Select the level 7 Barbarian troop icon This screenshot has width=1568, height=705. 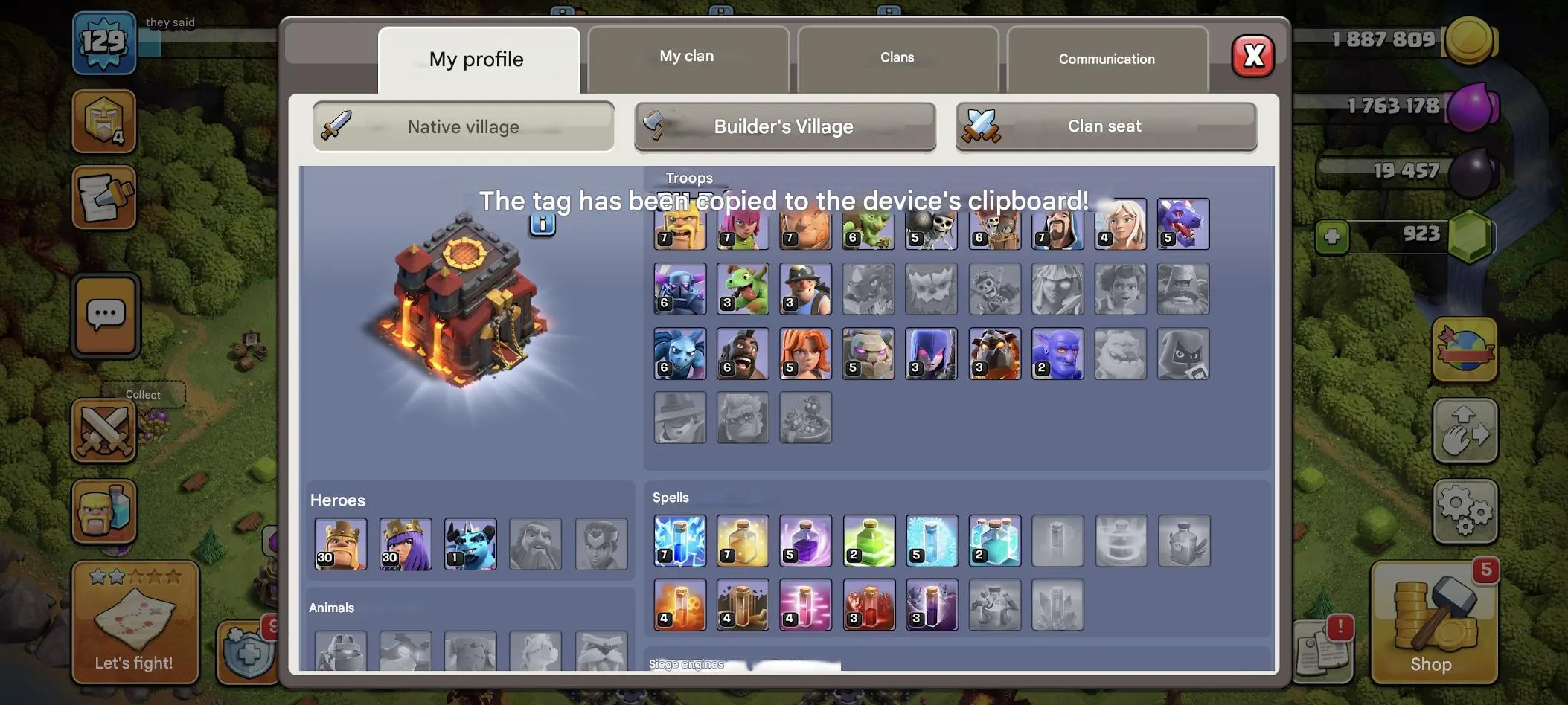(679, 224)
